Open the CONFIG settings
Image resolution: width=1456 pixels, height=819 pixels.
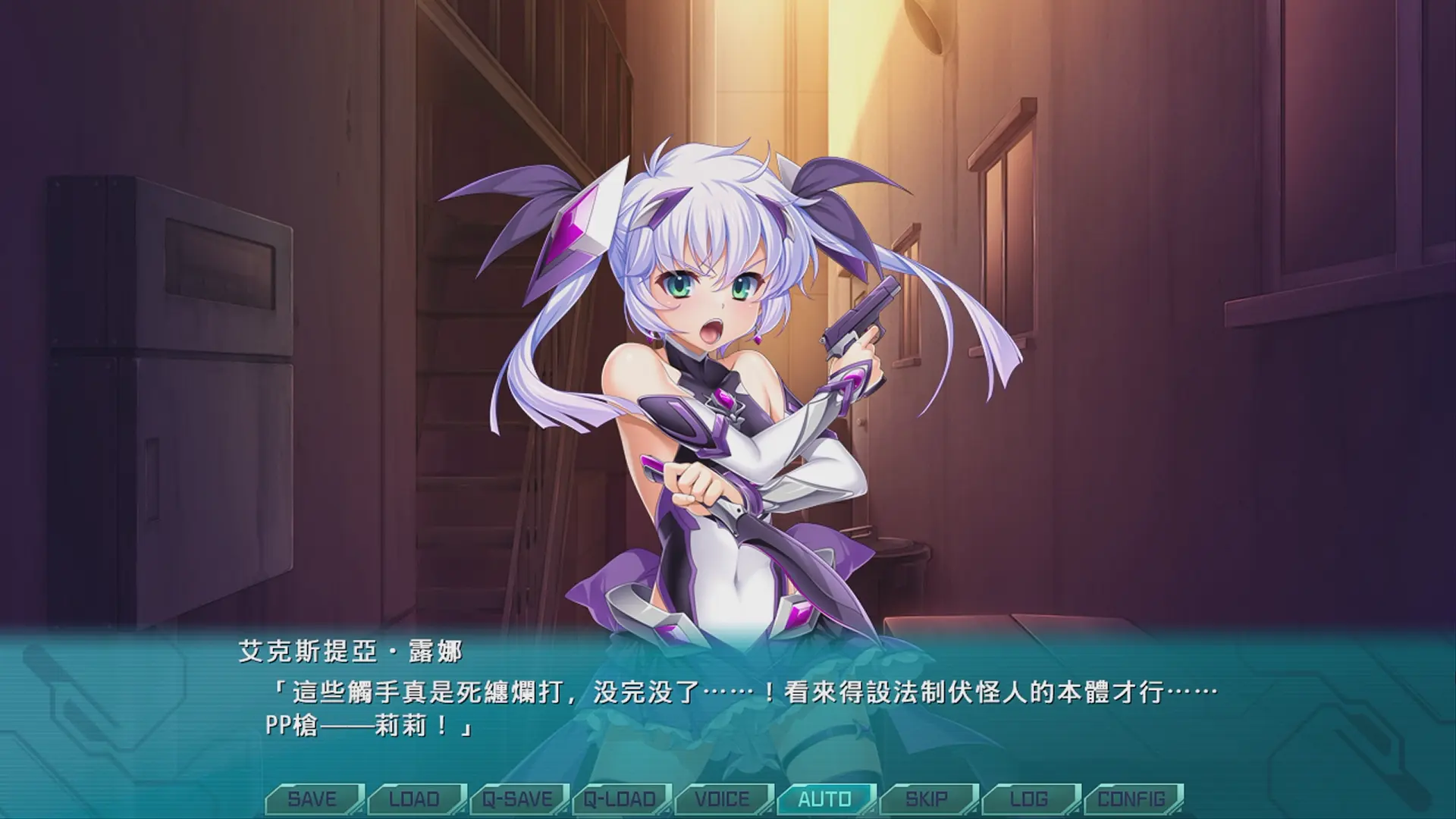[1131, 799]
